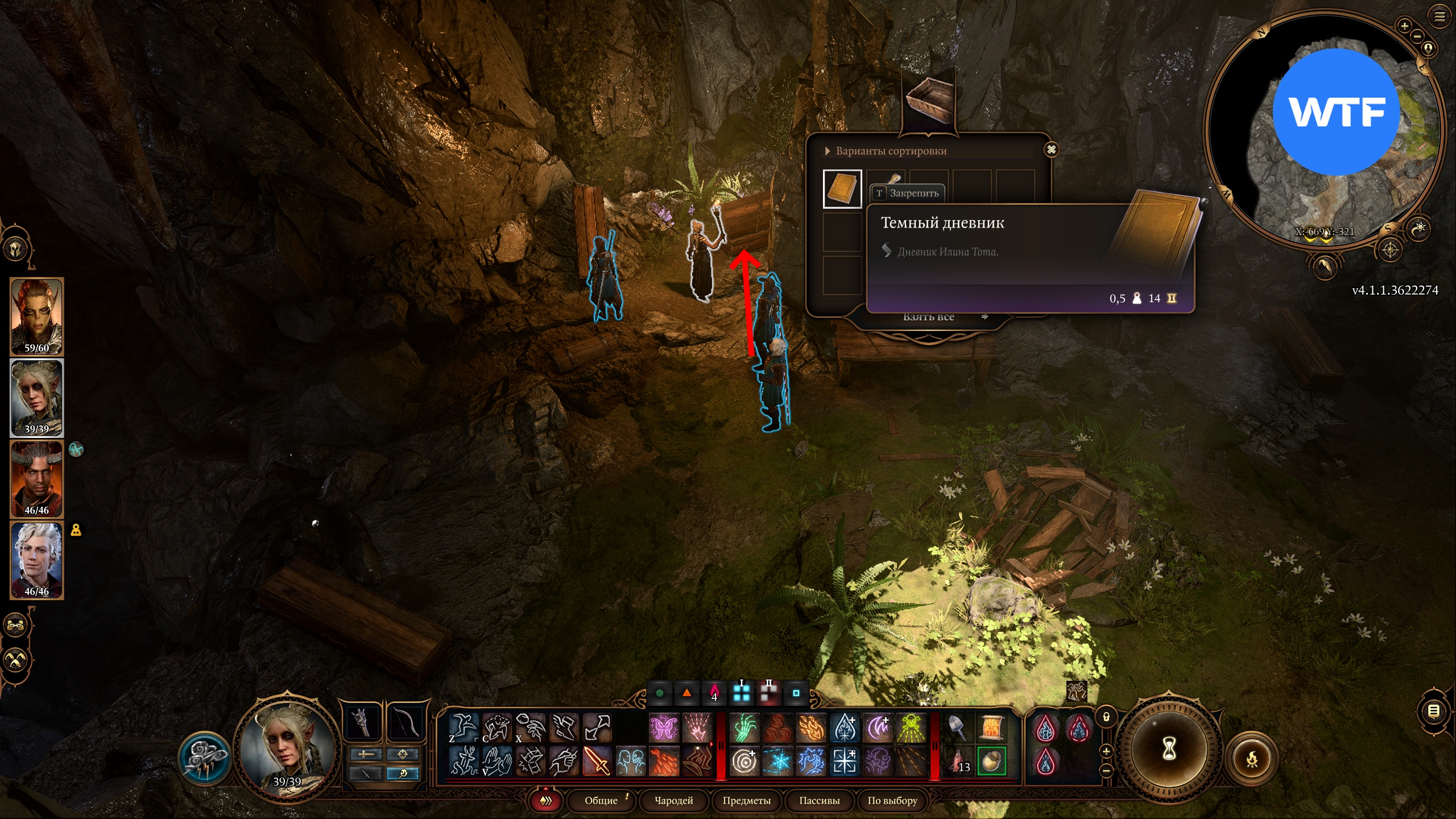Screen dimensions: 1456x819
Task: Zoom in the minimap with plus button
Action: [1404, 26]
